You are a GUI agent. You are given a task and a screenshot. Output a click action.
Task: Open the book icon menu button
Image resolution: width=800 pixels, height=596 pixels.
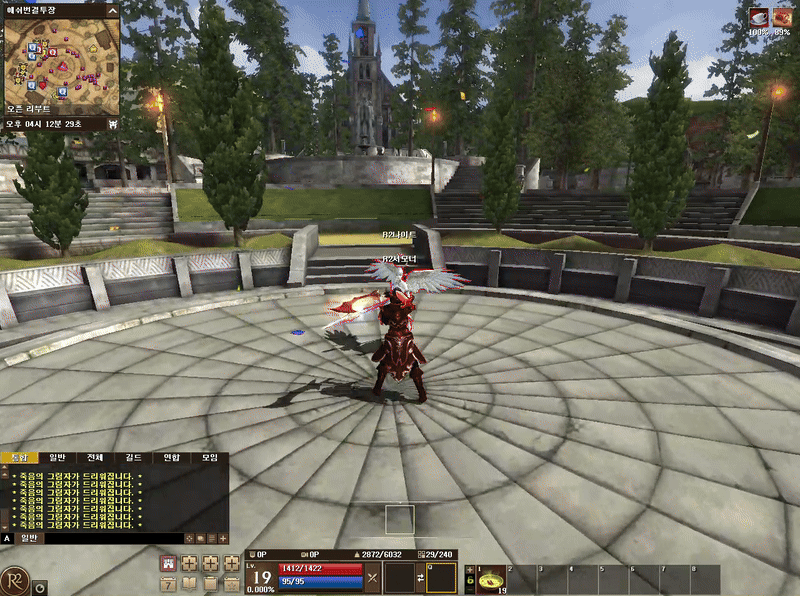pos(189,583)
